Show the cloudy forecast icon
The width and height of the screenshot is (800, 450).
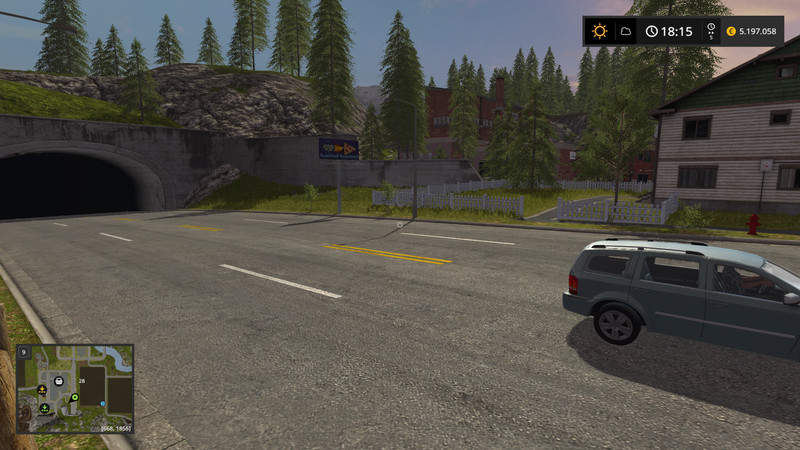click(625, 31)
